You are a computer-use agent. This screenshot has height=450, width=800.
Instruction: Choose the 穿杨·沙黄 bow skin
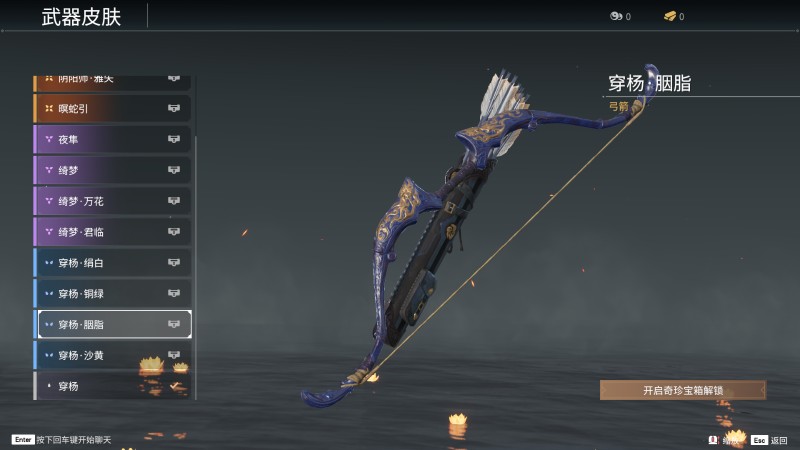[113, 355]
